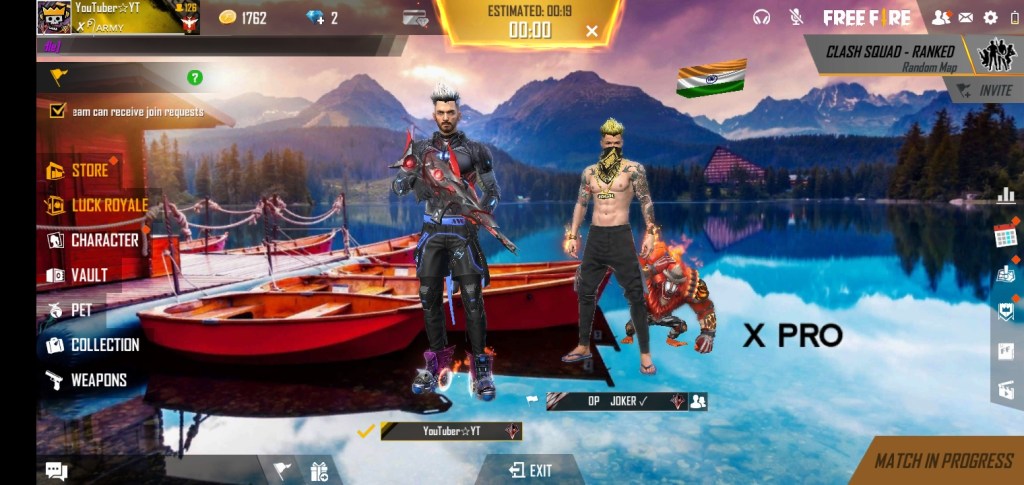Image resolution: width=1024 pixels, height=485 pixels.
Task: Click the Exit button
Action: point(530,470)
